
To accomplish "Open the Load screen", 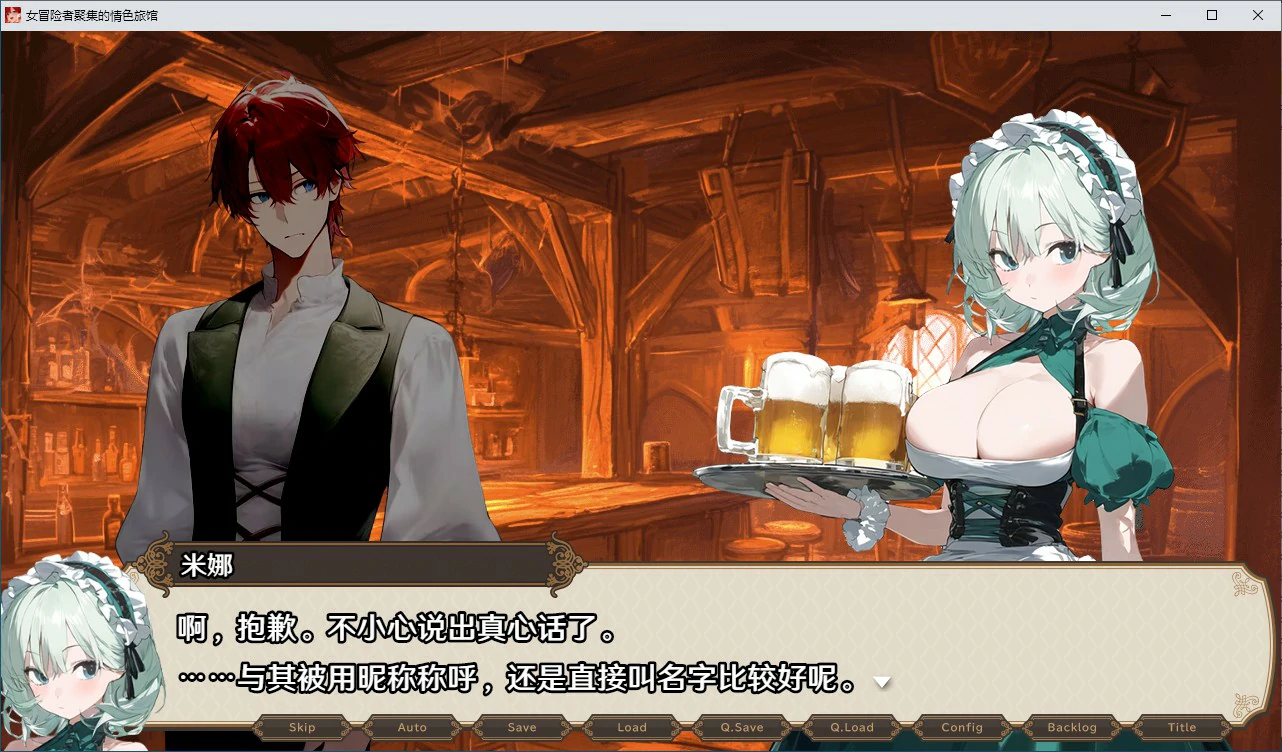I will [631, 727].
